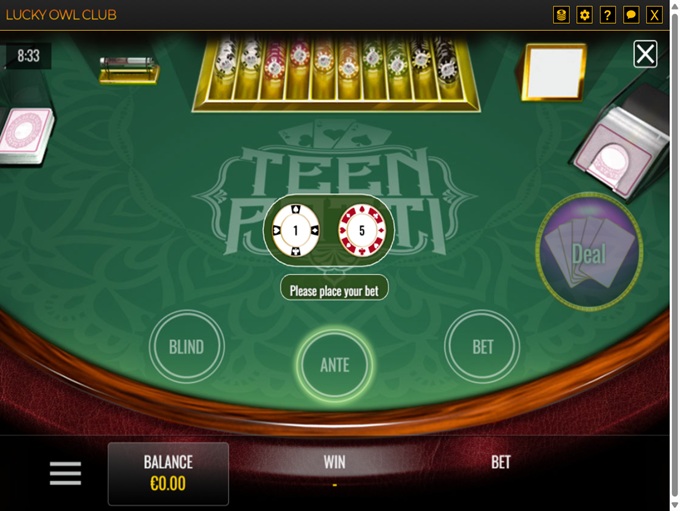Place a bet on the Ante circle
680x511 pixels.
[335, 364]
